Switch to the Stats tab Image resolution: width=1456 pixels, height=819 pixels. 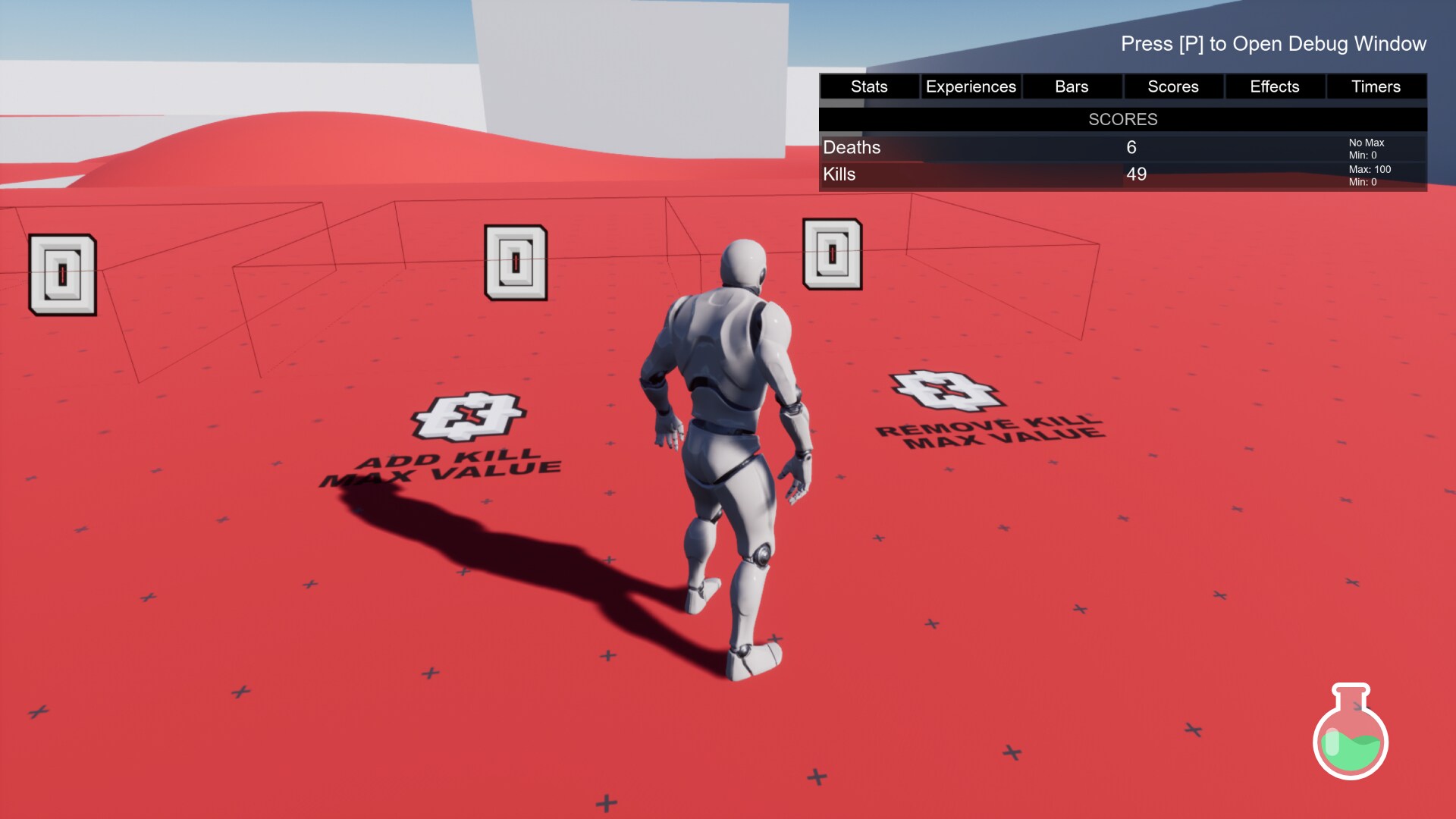click(x=868, y=86)
